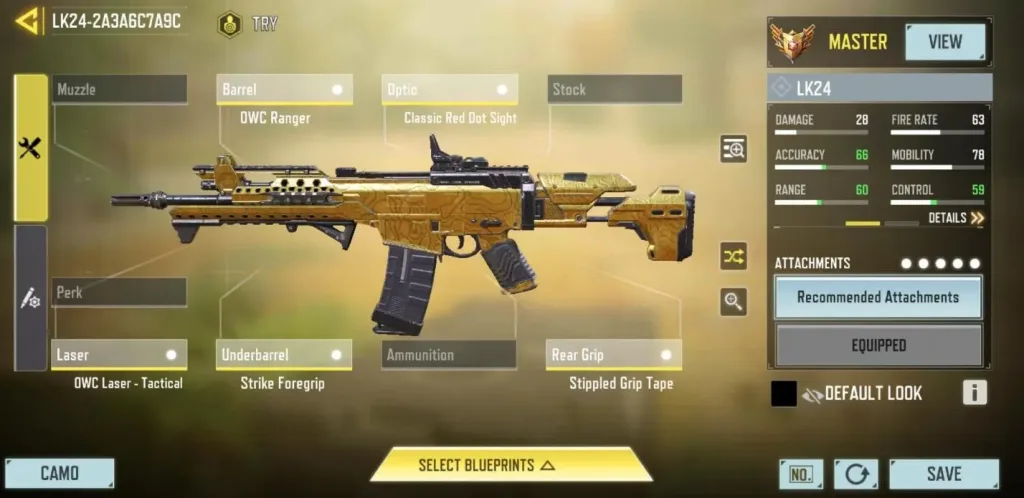This screenshot has height=498, width=1024.
Task: Choose the Ammunition slot
Action: point(449,355)
